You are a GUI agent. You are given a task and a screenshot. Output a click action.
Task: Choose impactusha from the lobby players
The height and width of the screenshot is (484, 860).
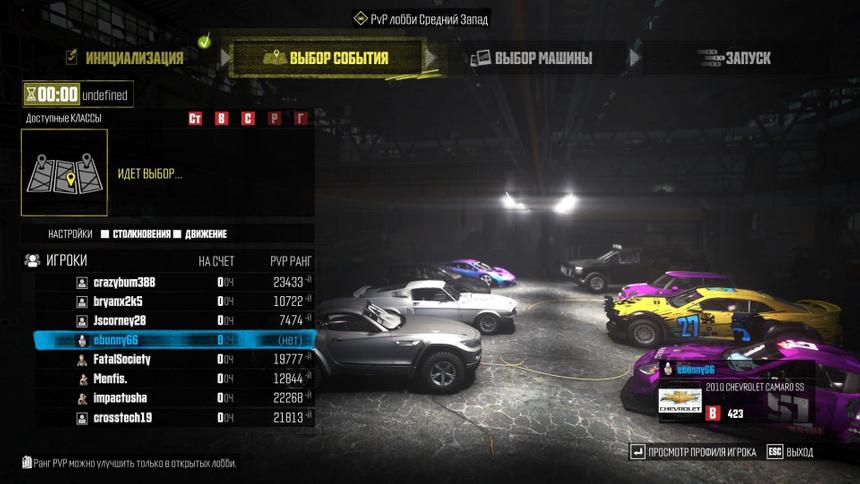pos(121,397)
